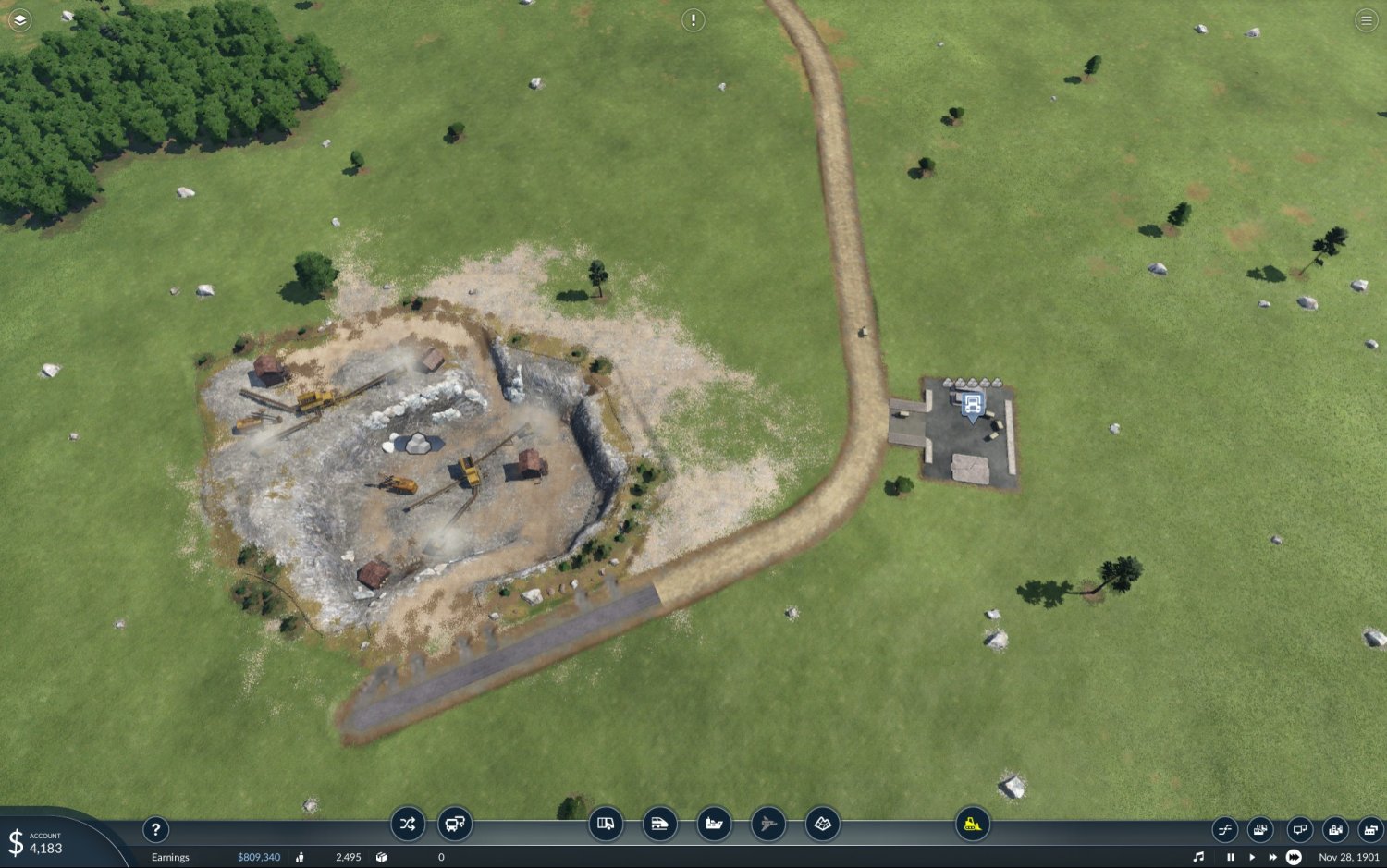Screen dimensions: 1387x868
Task: Pause the game simulation
Action: click(1230, 857)
